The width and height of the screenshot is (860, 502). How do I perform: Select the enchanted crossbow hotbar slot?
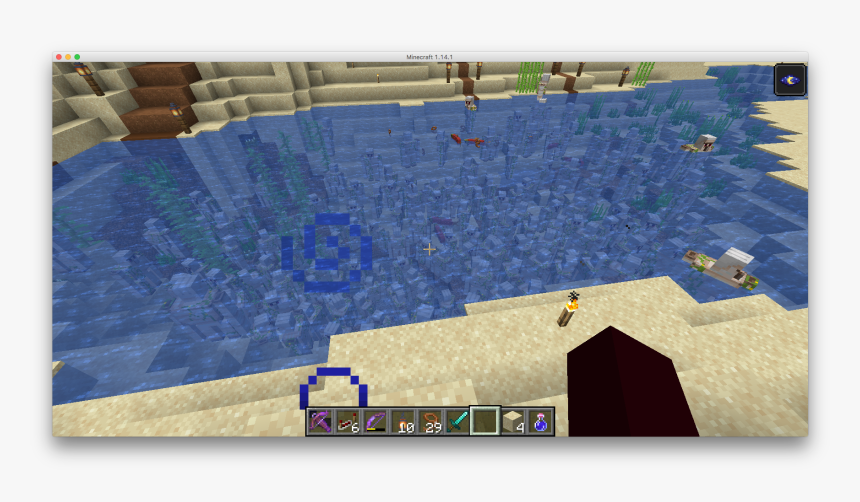point(321,422)
